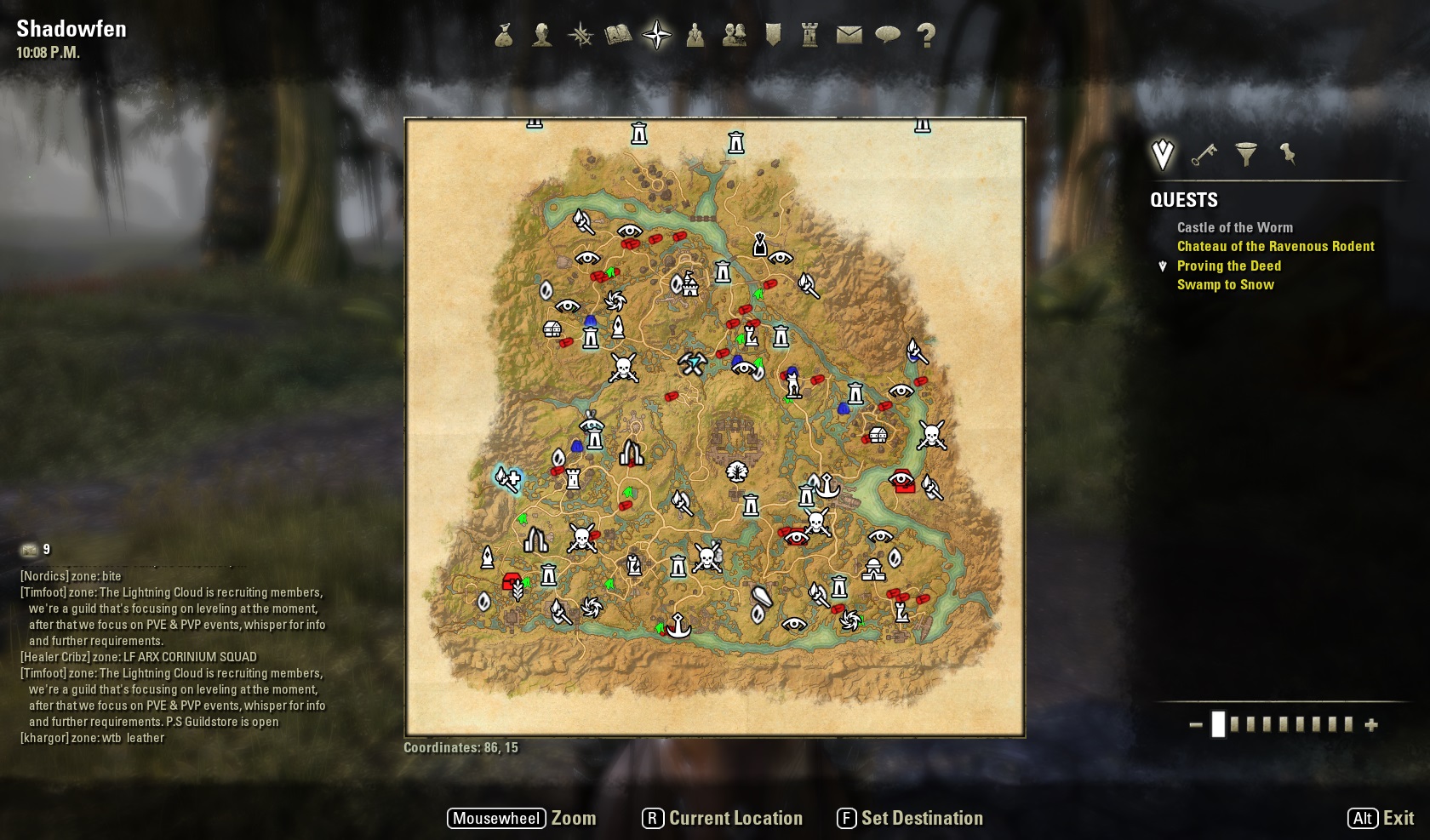1430x840 pixels.
Task: Open the journal book icon
Action: pyautogui.click(x=619, y=35)
